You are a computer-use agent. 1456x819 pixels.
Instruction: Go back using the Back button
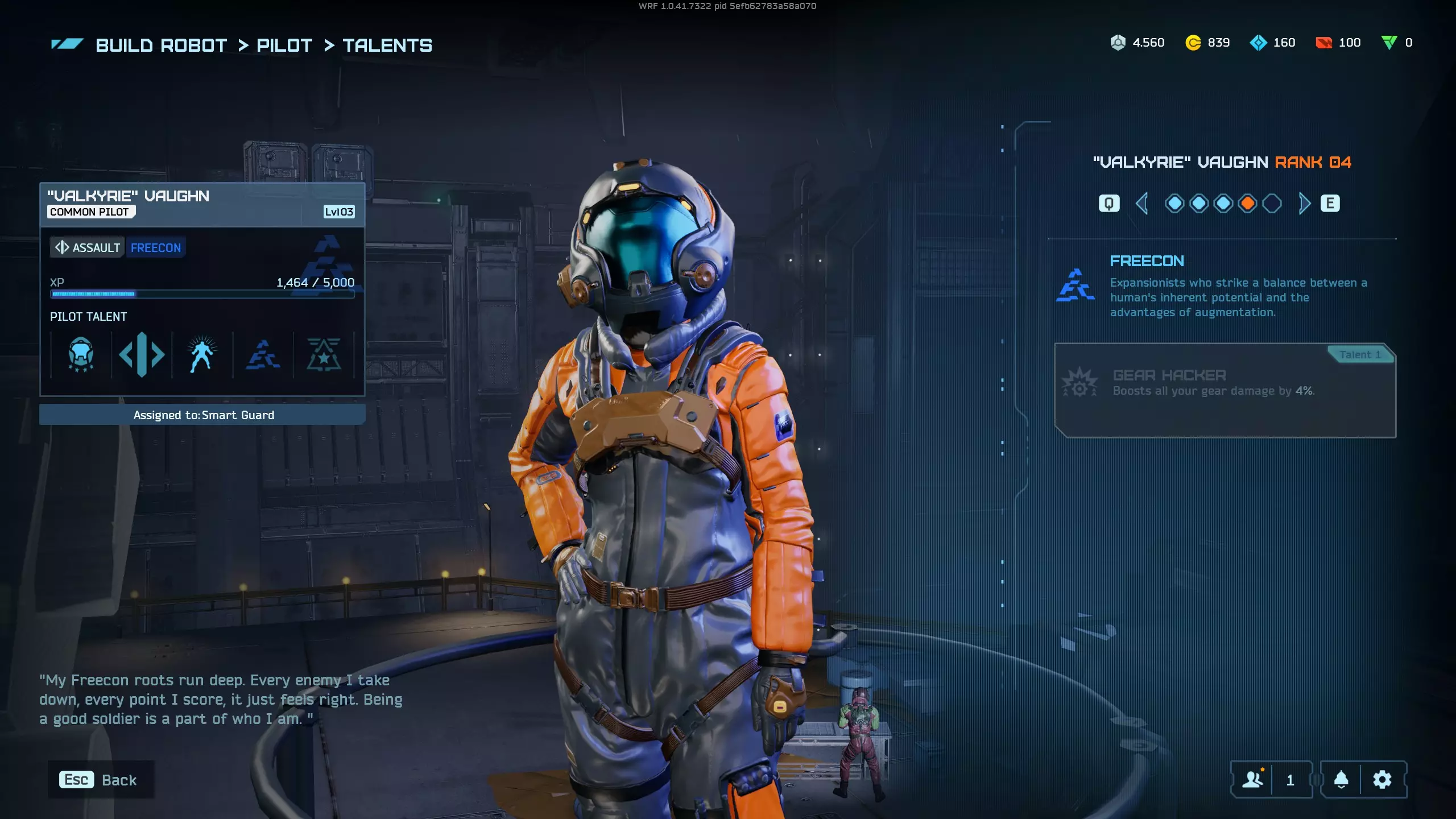(x=100, y=780)
